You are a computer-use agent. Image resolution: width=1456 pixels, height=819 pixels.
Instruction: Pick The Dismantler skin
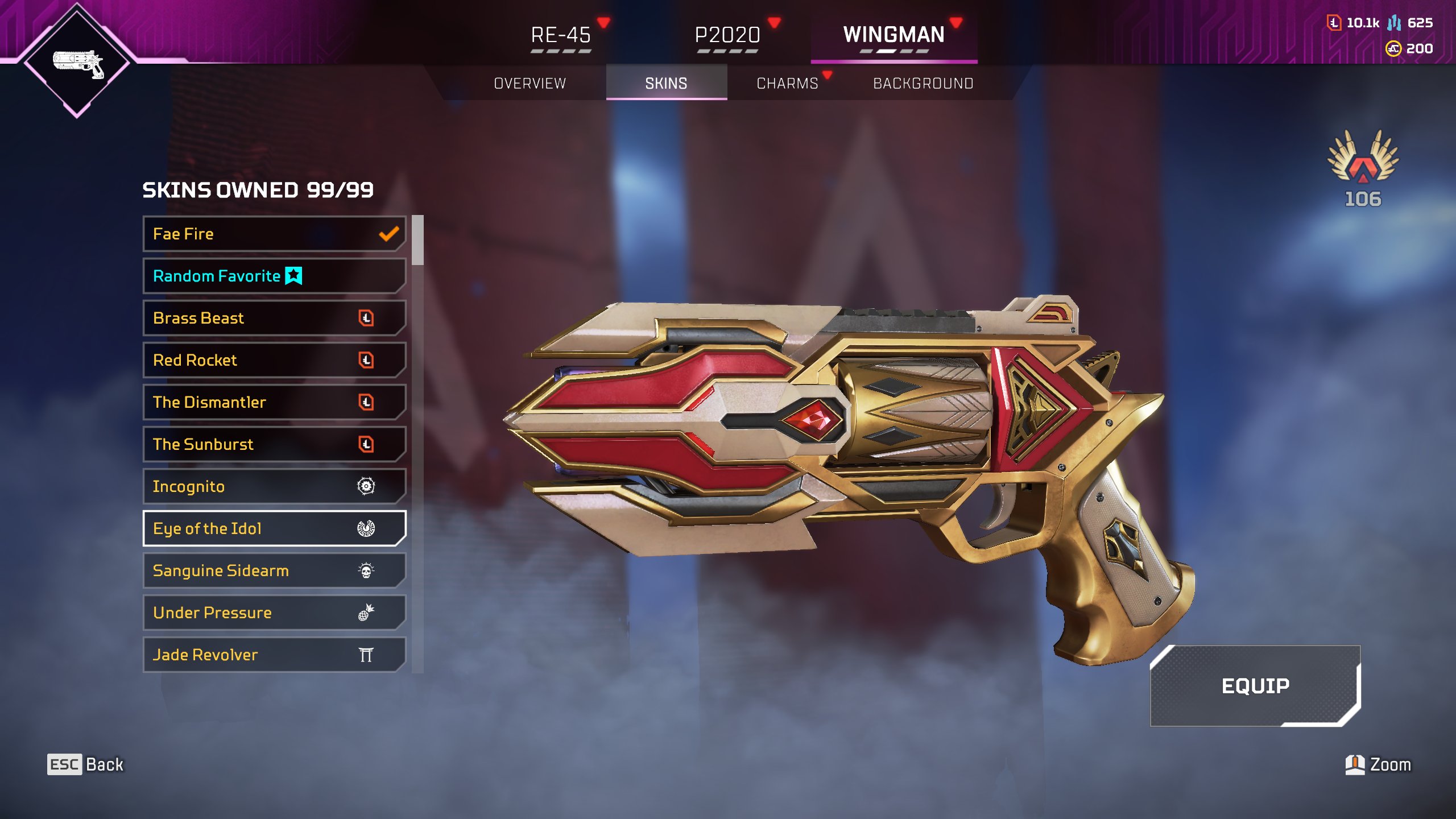[274, 402]
